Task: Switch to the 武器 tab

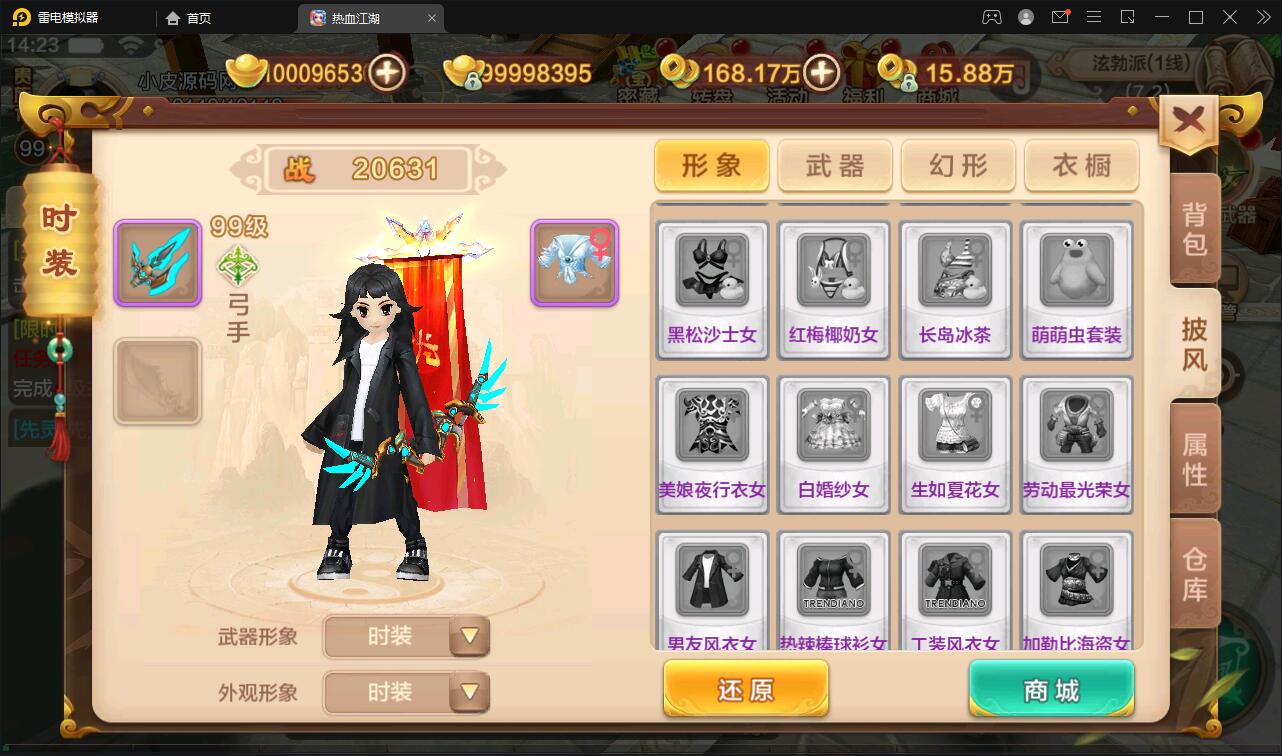Action: pyautogui.click(x=834, y=166)
